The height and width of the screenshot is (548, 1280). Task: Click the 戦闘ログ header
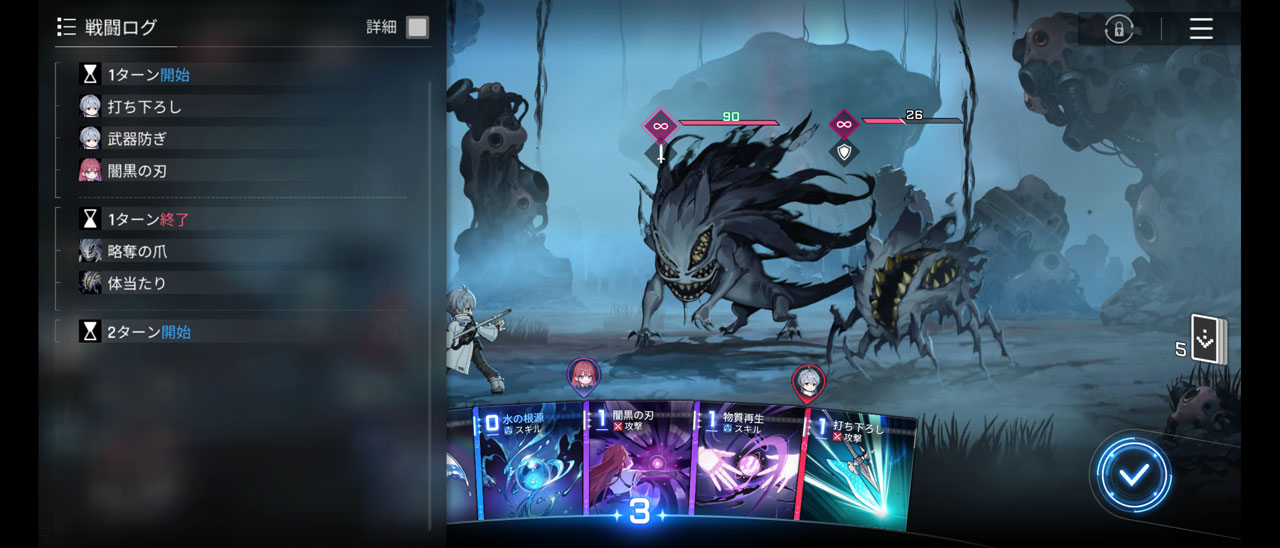[x=120, y=27]
